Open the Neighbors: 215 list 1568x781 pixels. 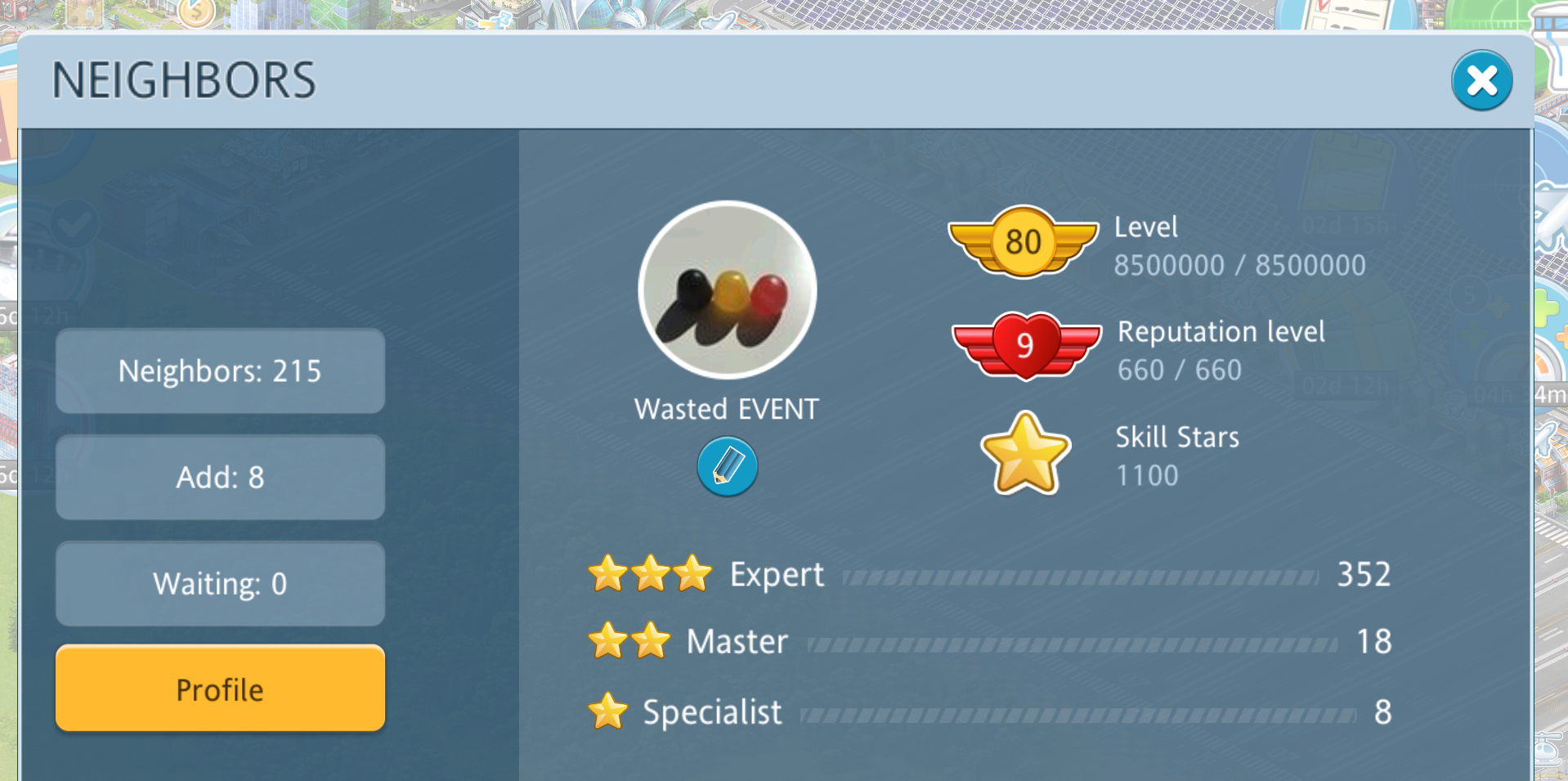tap(220, 371)
